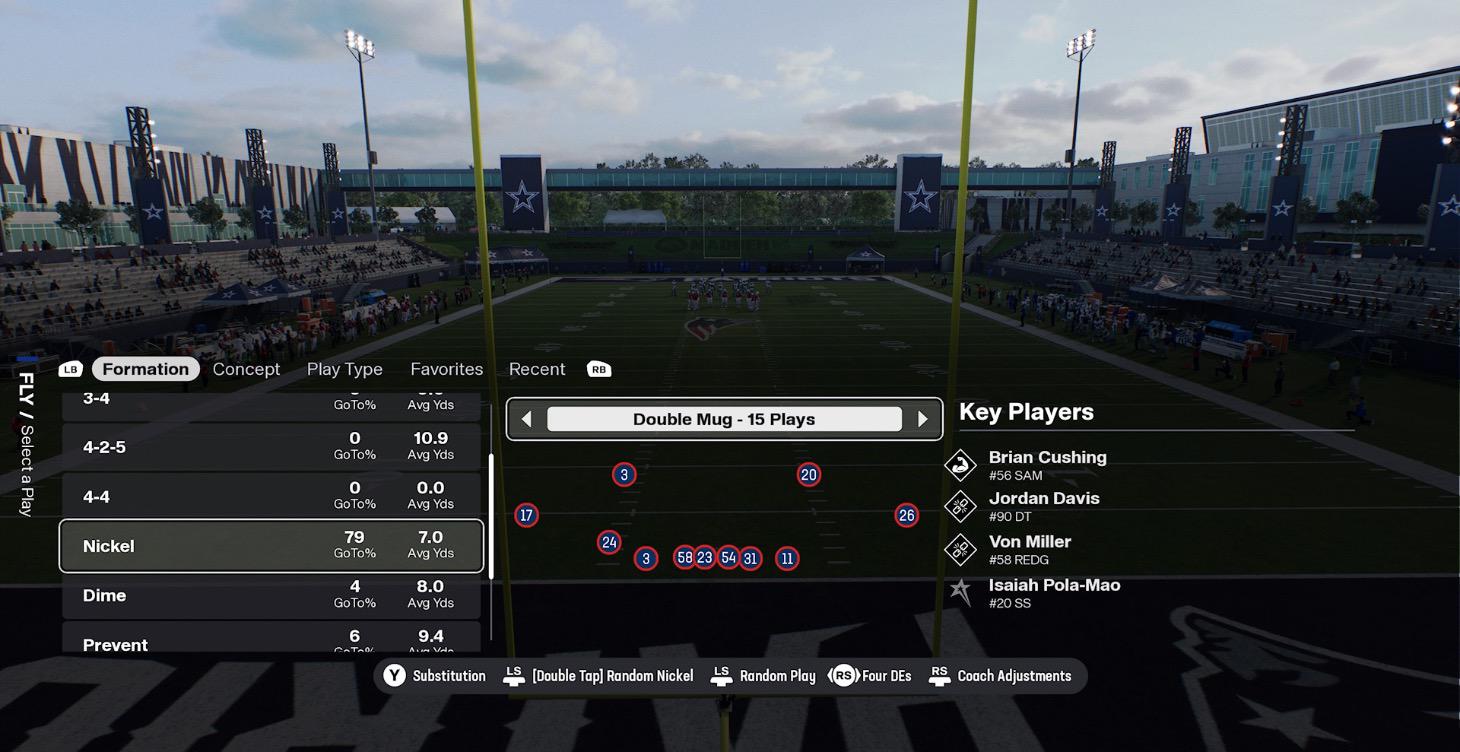The height and width of the screenshot is (752, 1460).
Task: Open the Substitution option
Action: click(436, 676)
